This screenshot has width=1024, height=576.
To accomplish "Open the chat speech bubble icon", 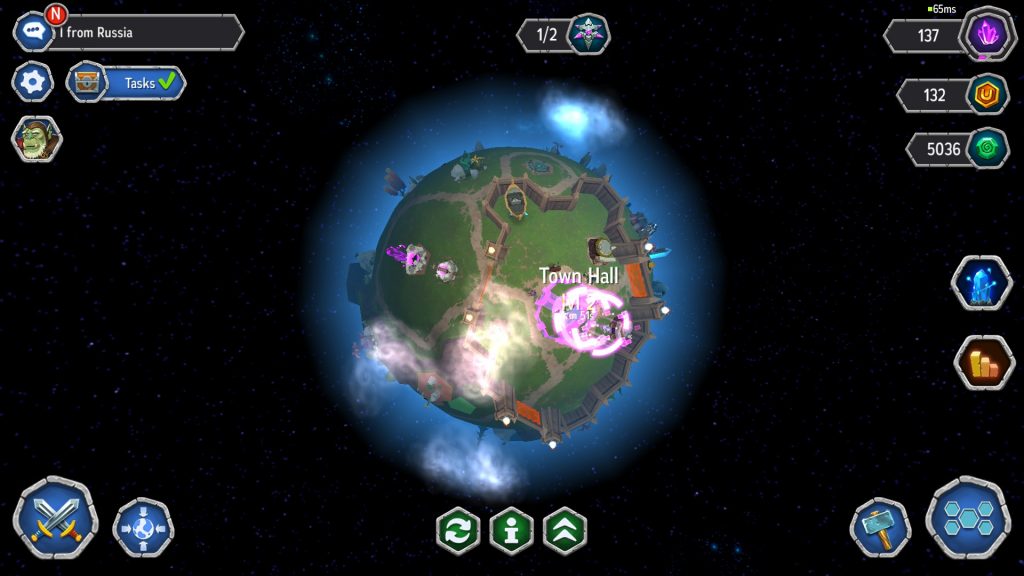I will pyautogui.click(x=33, y=32).
